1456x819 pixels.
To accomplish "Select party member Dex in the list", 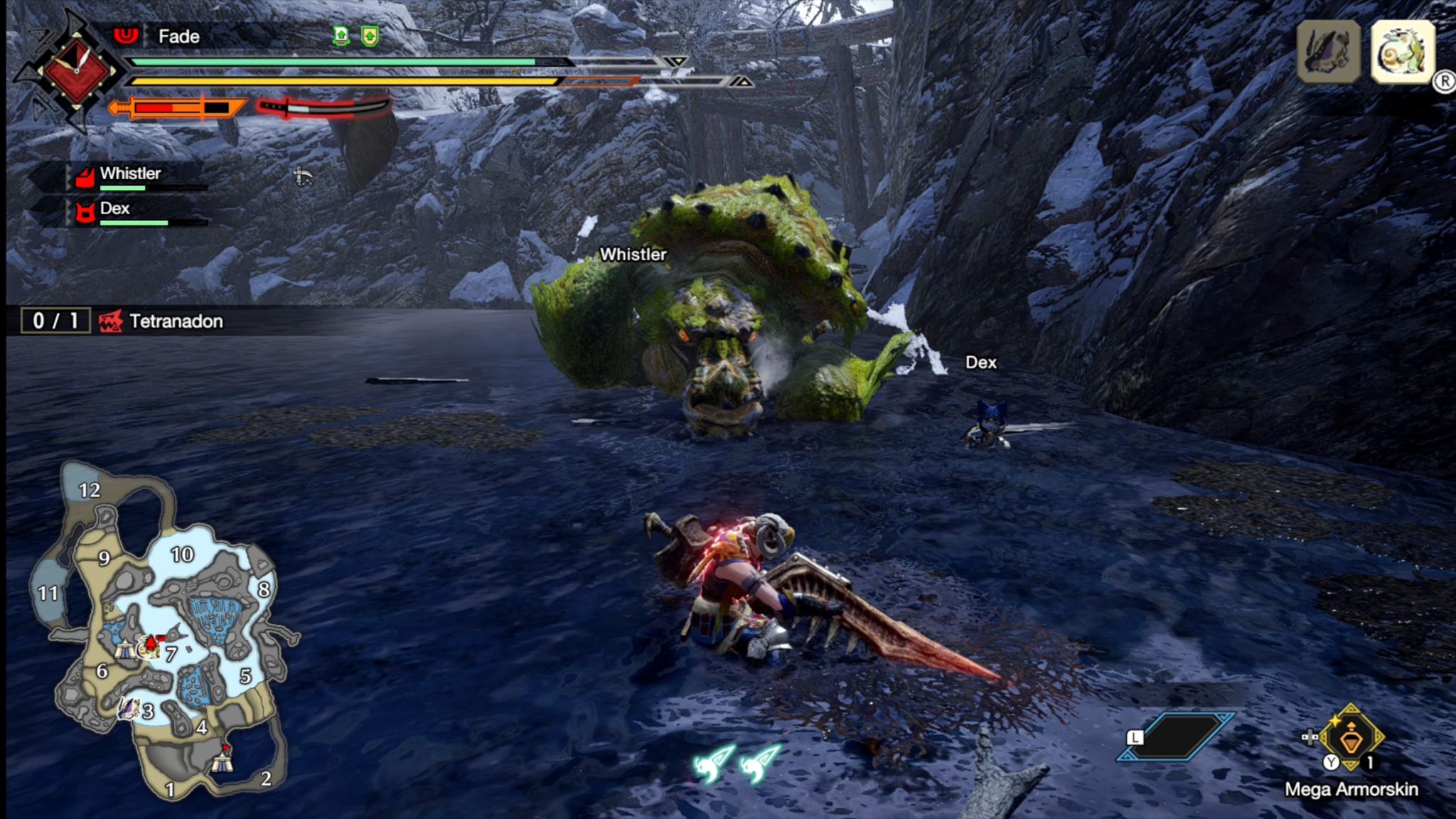I will [x=115, y=209].
